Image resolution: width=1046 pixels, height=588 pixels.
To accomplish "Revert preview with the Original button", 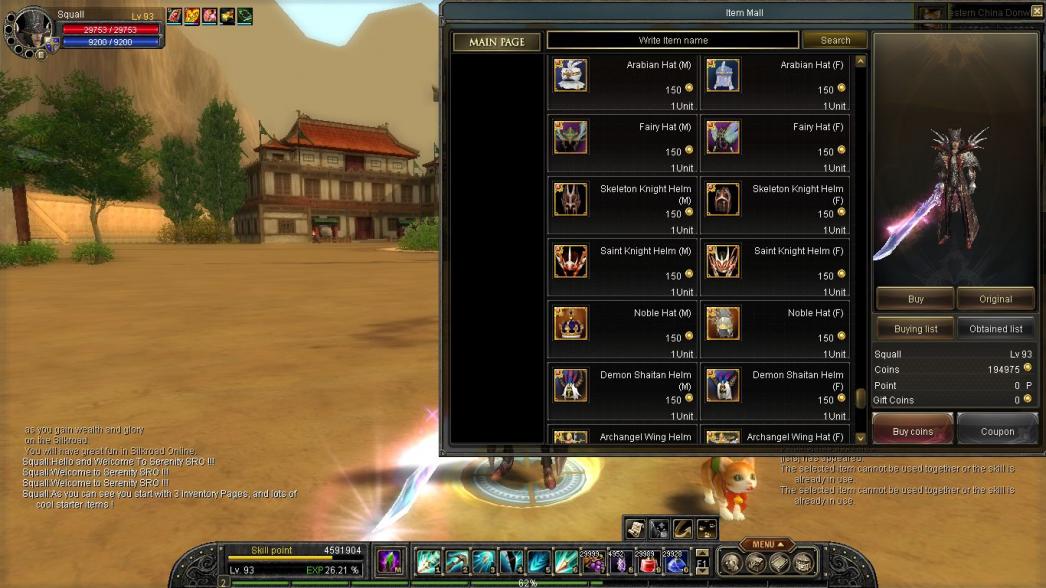I will (995, 299).
